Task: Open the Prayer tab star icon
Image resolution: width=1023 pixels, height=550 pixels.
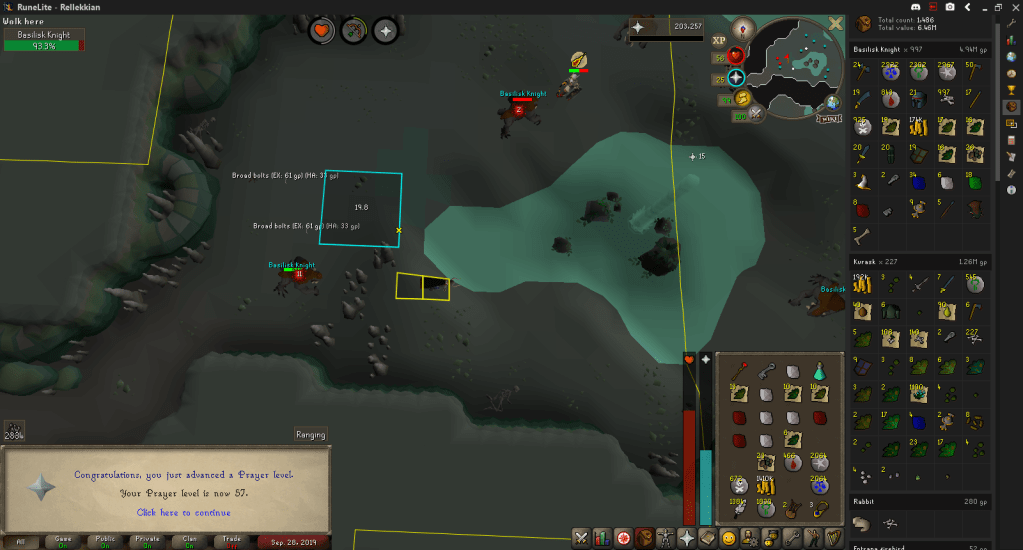Action: 687,538
